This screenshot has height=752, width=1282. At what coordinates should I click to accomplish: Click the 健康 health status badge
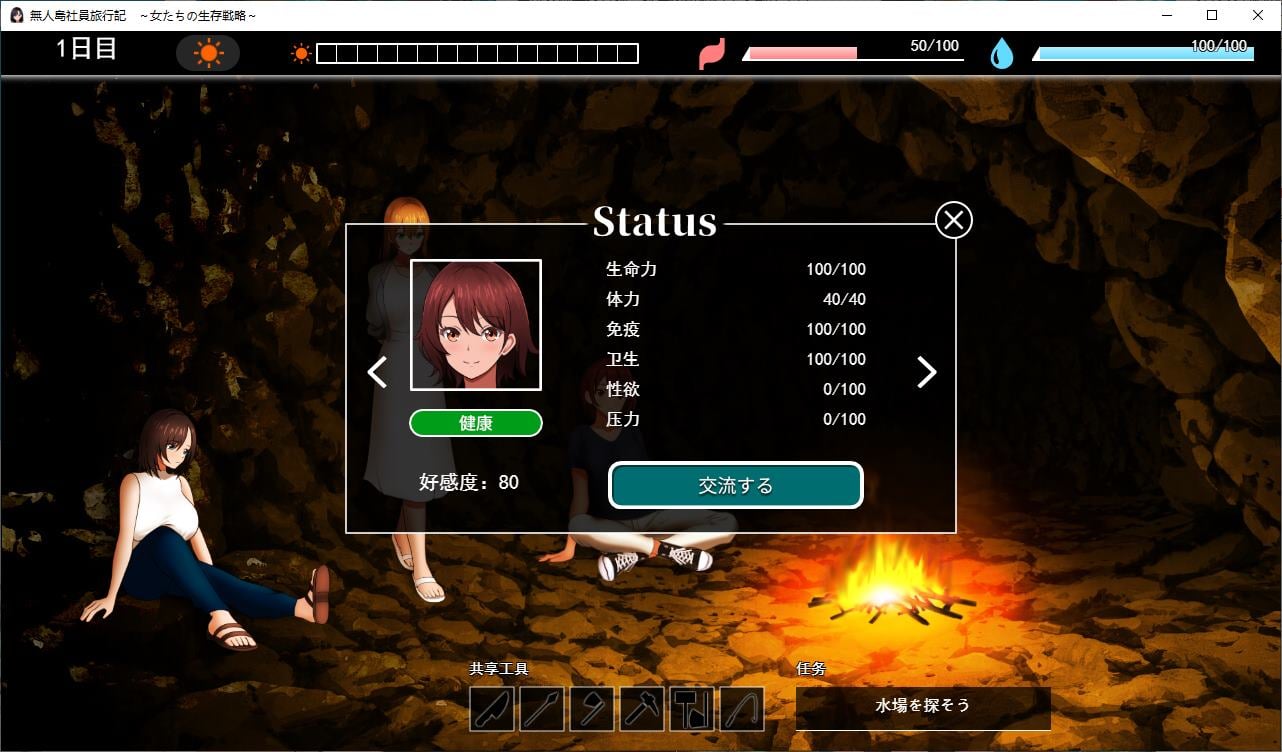pos(475,423)
